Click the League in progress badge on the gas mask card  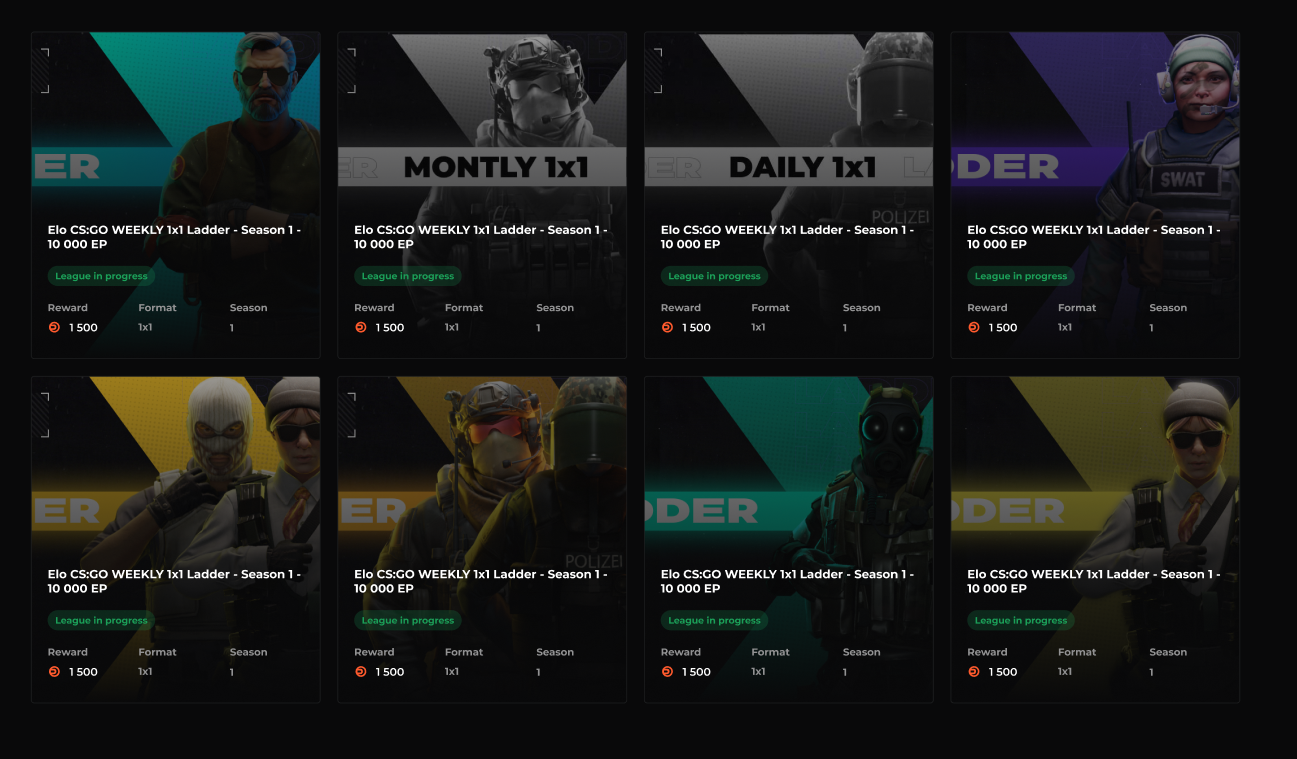tap(714, 620)
